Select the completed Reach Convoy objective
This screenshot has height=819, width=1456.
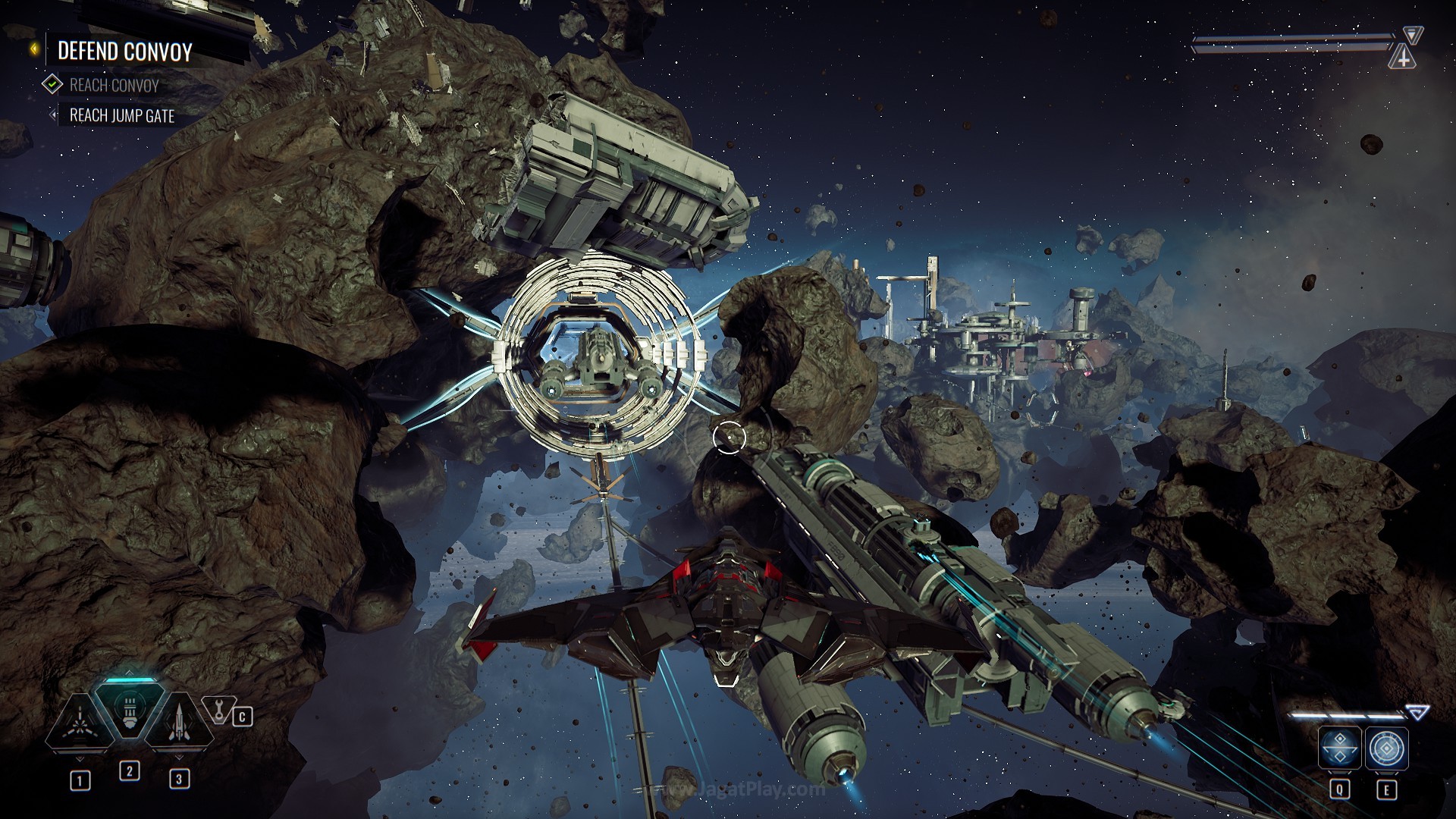point(114,85)
